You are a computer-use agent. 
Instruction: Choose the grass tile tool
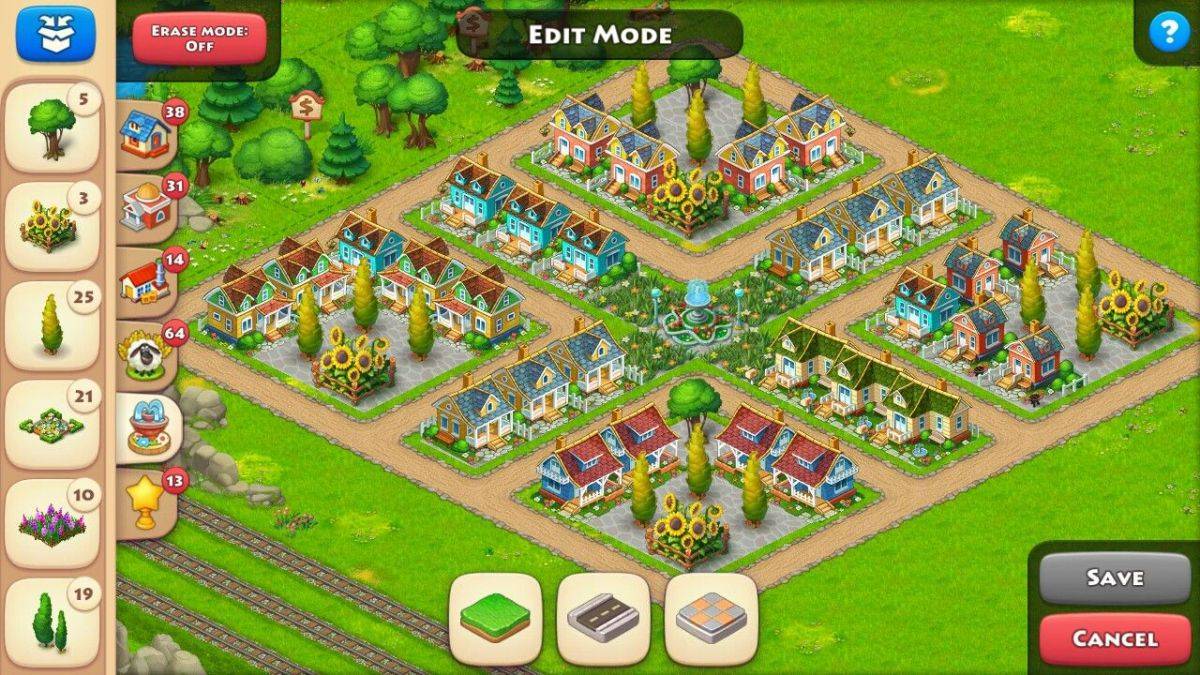click(x=495, y=619)
